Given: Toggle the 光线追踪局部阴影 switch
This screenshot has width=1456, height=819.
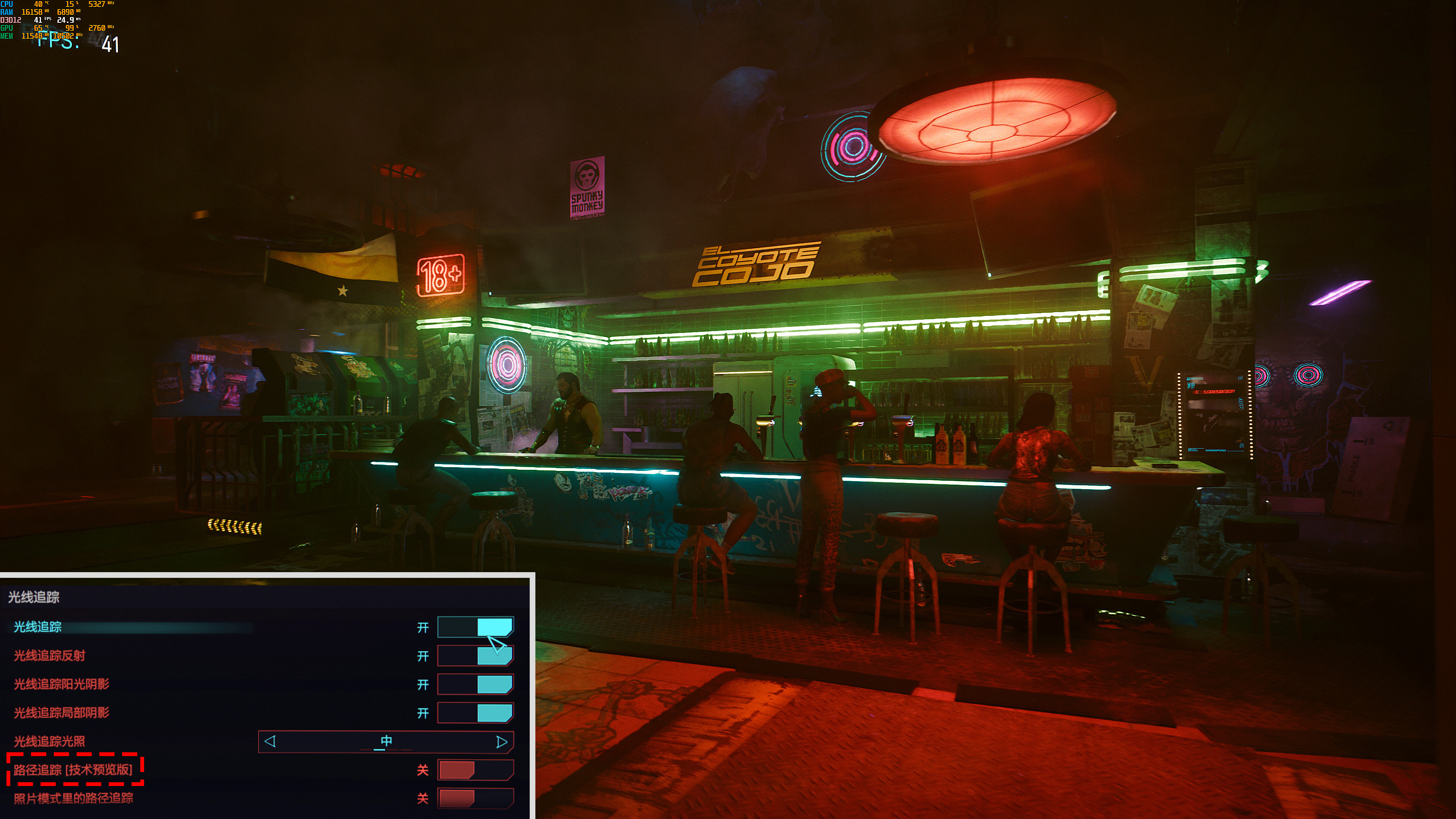Looking at the screenshot, I should coord(475,713).
